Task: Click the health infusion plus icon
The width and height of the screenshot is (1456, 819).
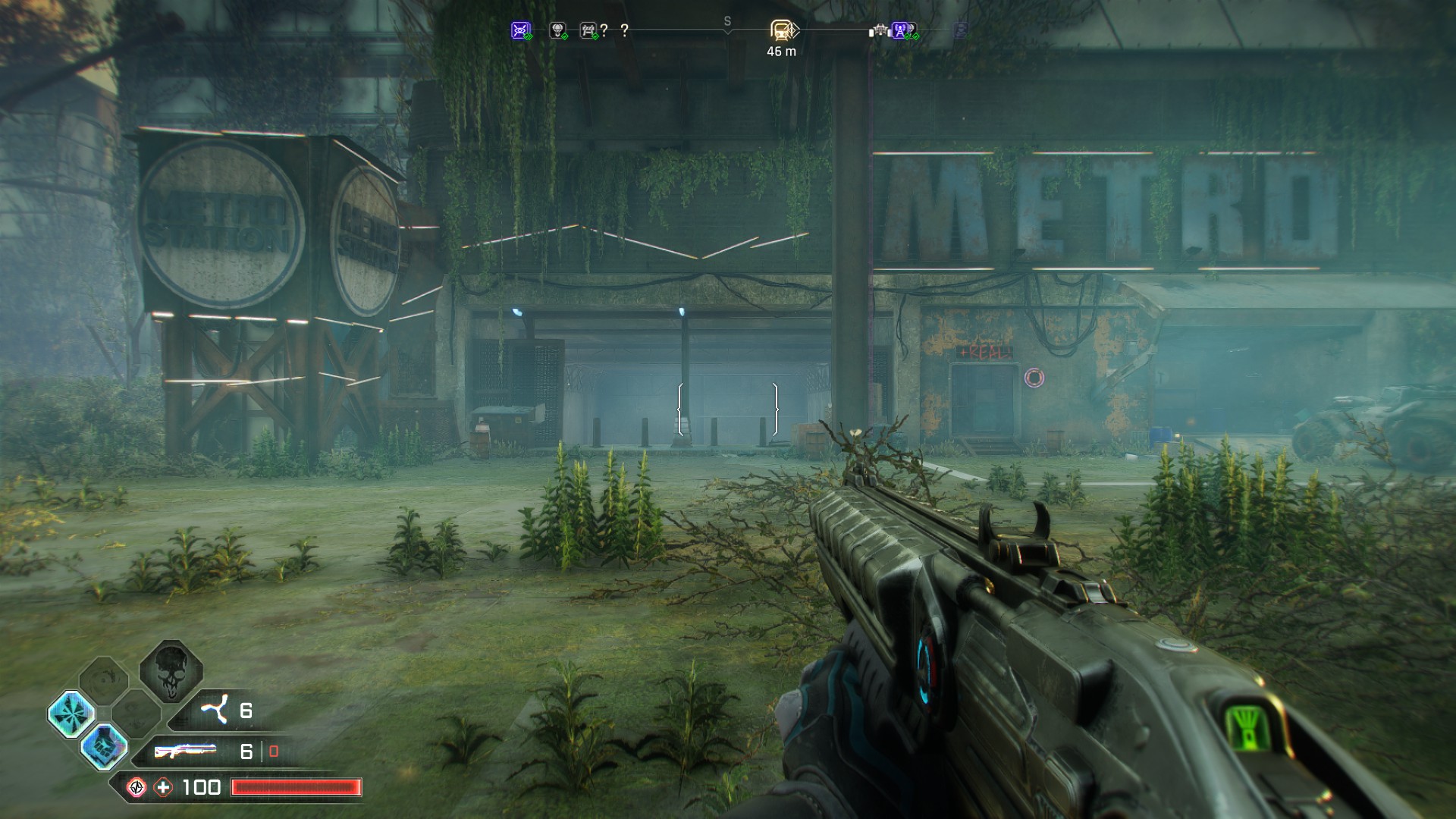Action: pos(164,787)
